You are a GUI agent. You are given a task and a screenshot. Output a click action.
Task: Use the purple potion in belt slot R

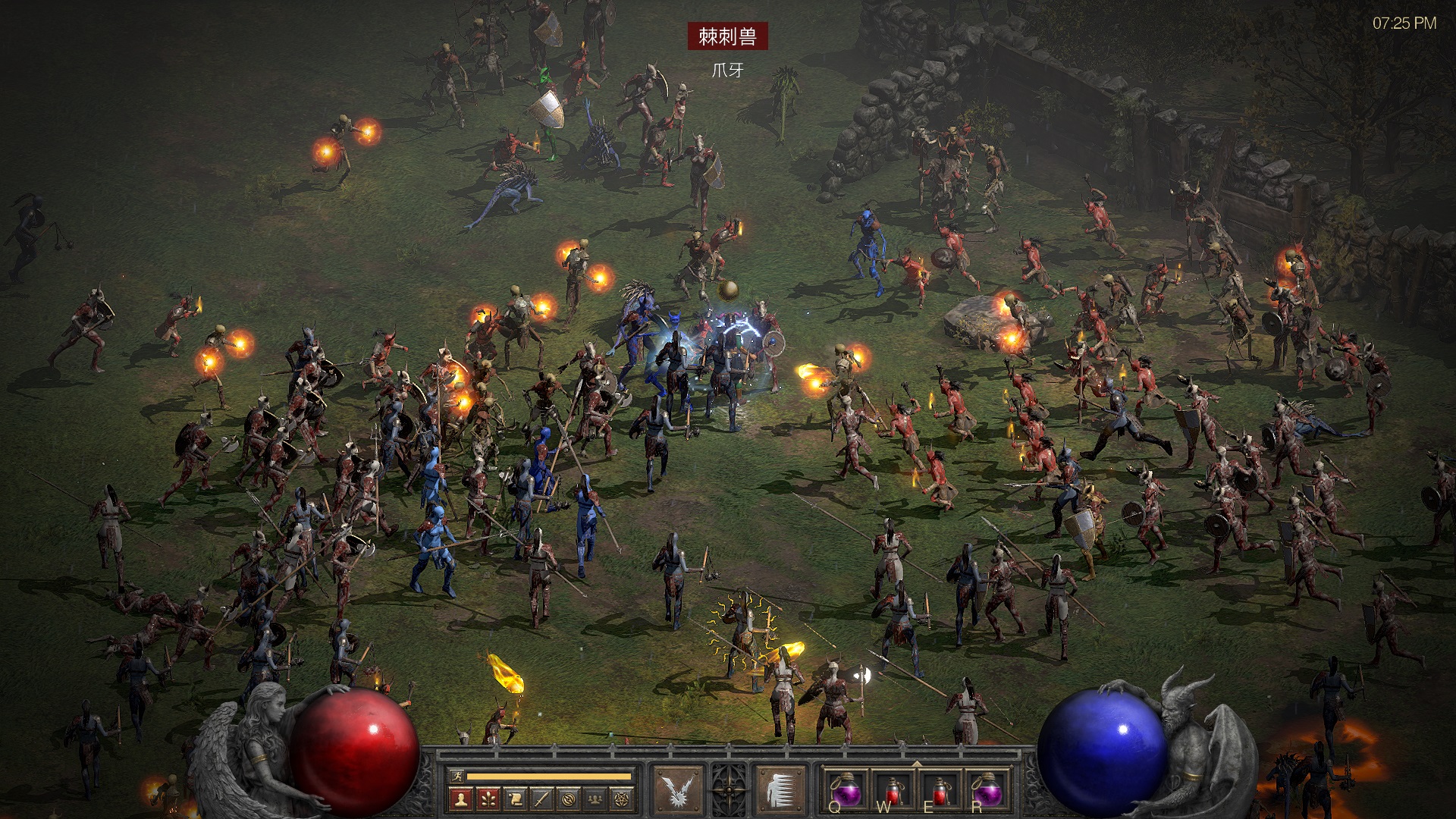pyautogui.click(x=987, y=790)
